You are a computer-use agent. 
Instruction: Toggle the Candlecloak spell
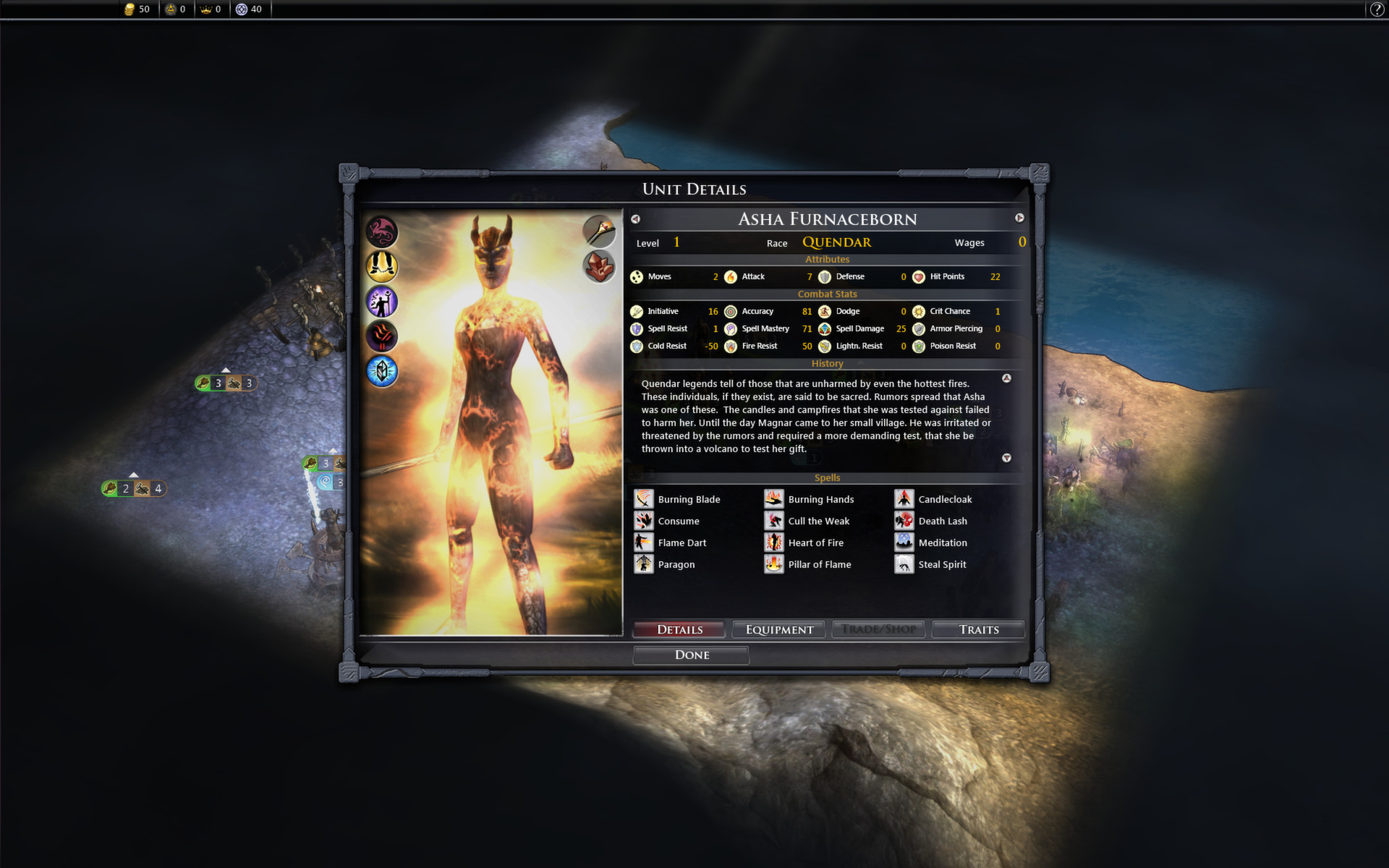point(904,498)
